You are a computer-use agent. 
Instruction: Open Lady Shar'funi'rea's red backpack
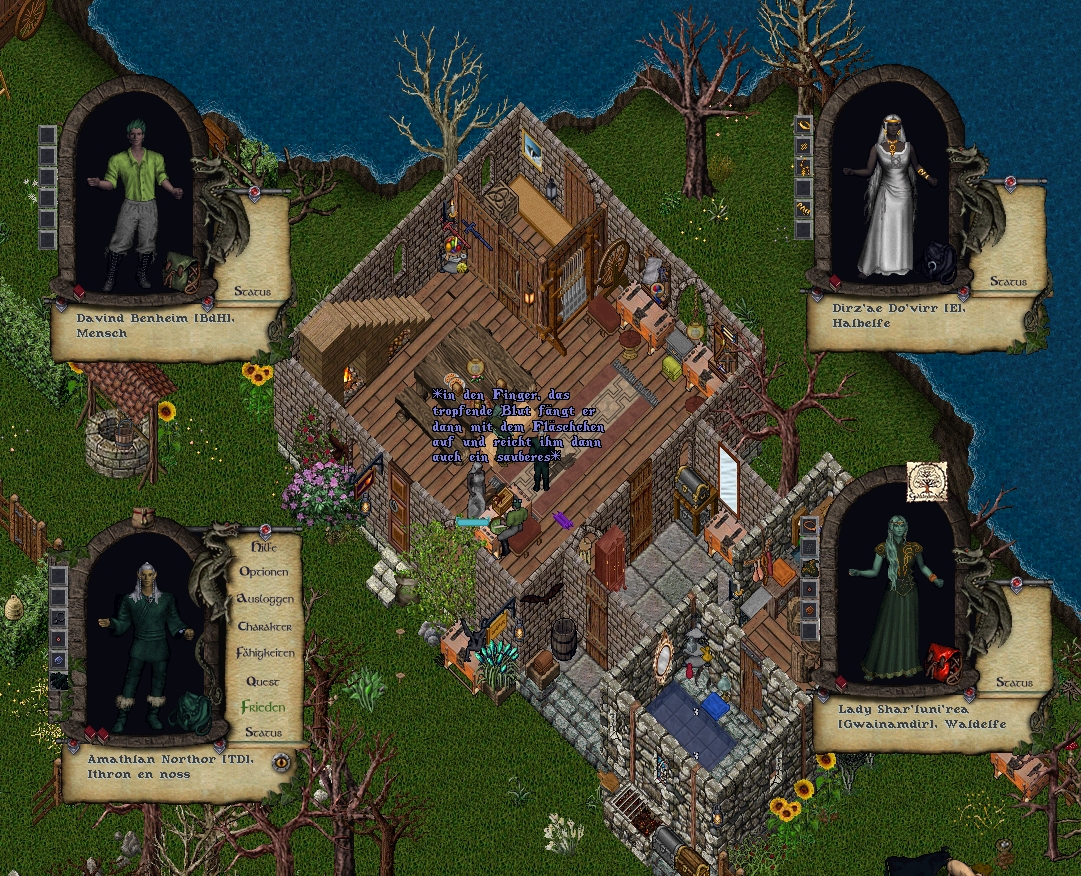tap(941, 660)
